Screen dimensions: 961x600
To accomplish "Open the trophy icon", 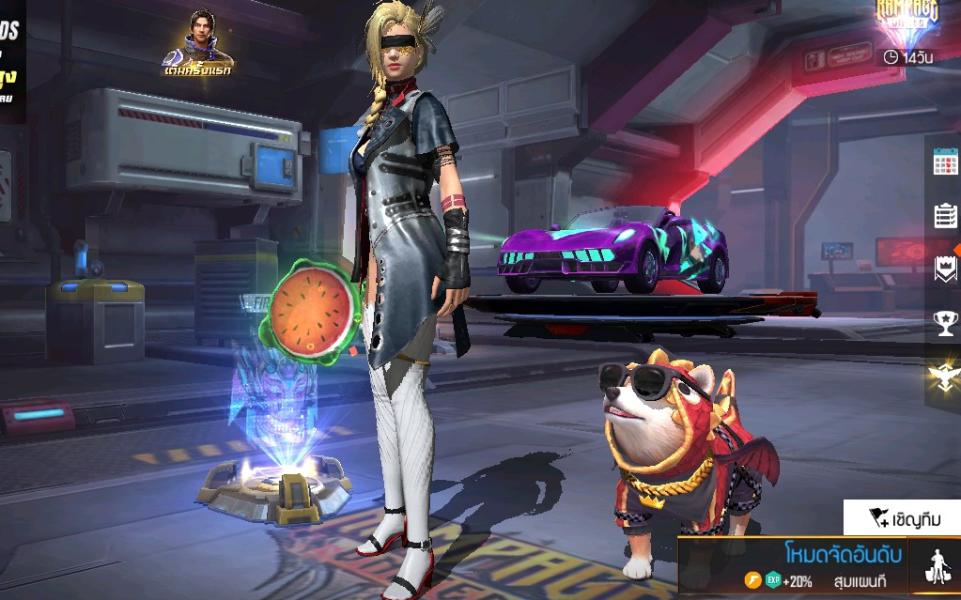I will 945,323.
